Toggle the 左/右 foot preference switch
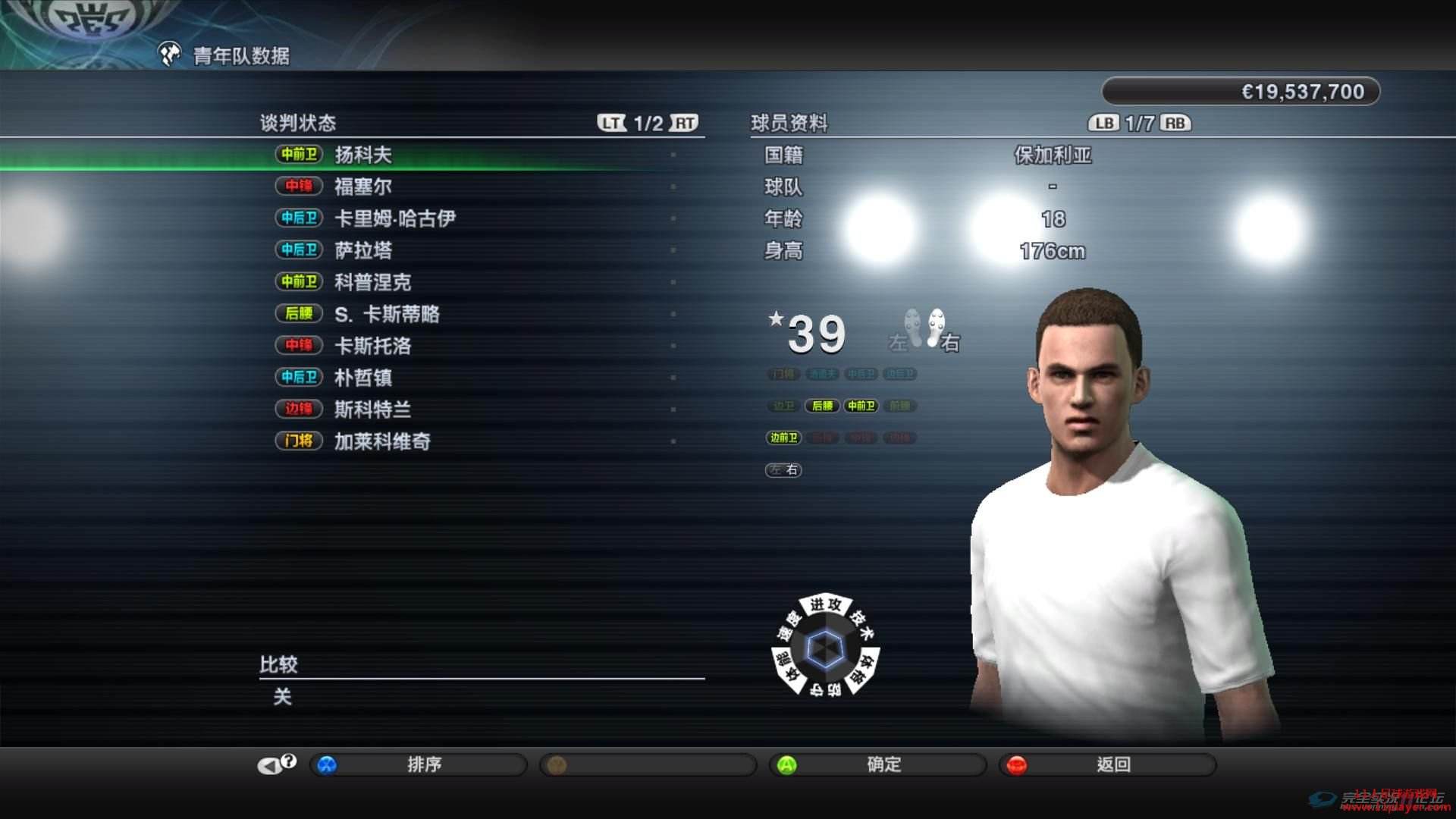The width and height of the screenshot is (1456, 819). click(x=783, y=470)
